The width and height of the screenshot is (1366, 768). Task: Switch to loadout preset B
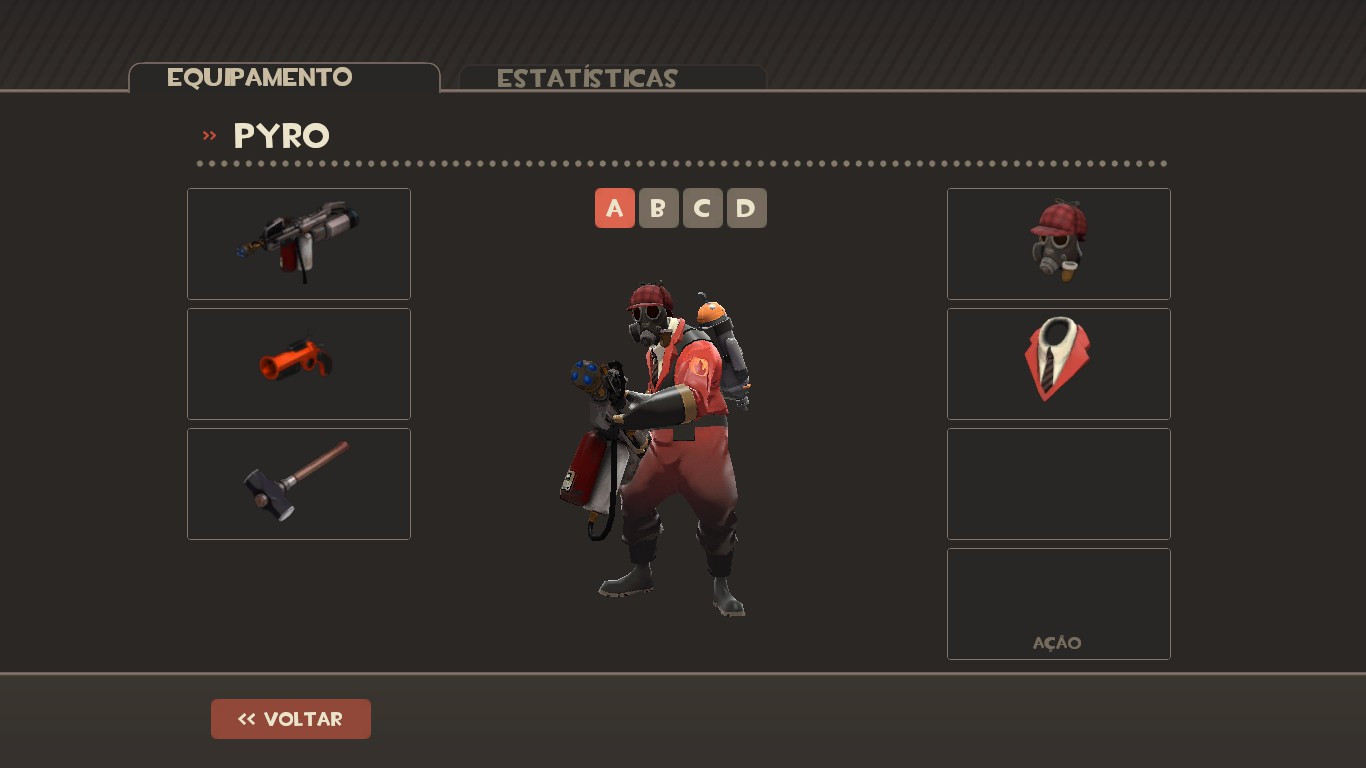(x=658, y=208)
